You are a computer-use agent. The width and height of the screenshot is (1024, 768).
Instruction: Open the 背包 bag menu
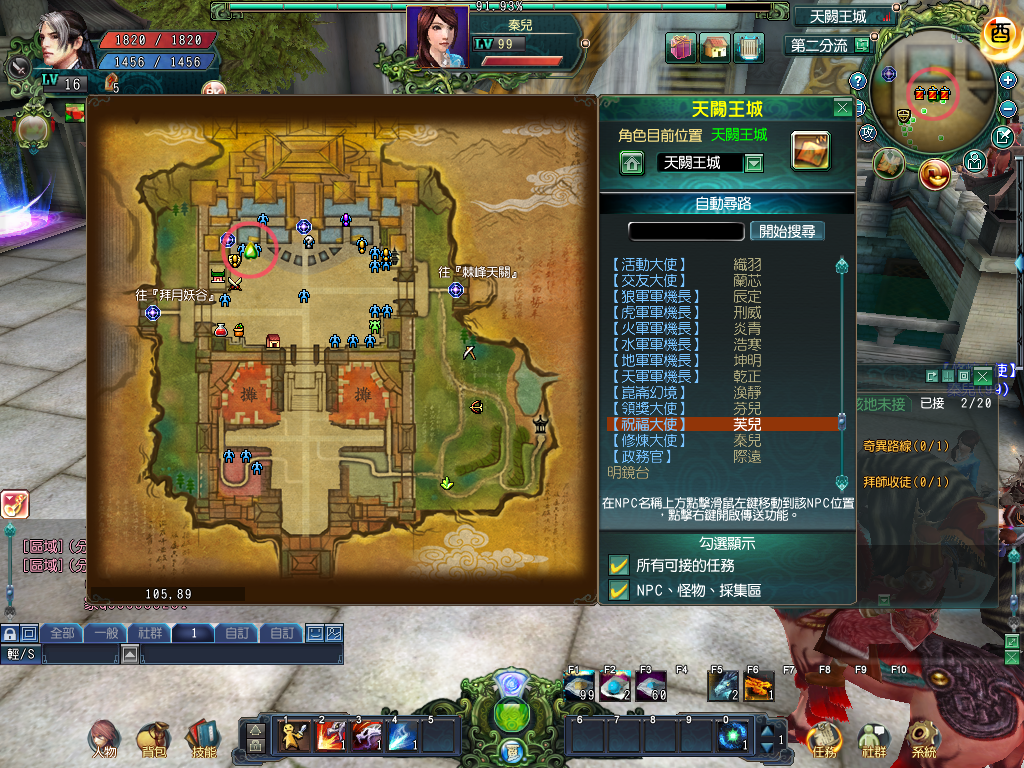[153, 740]
